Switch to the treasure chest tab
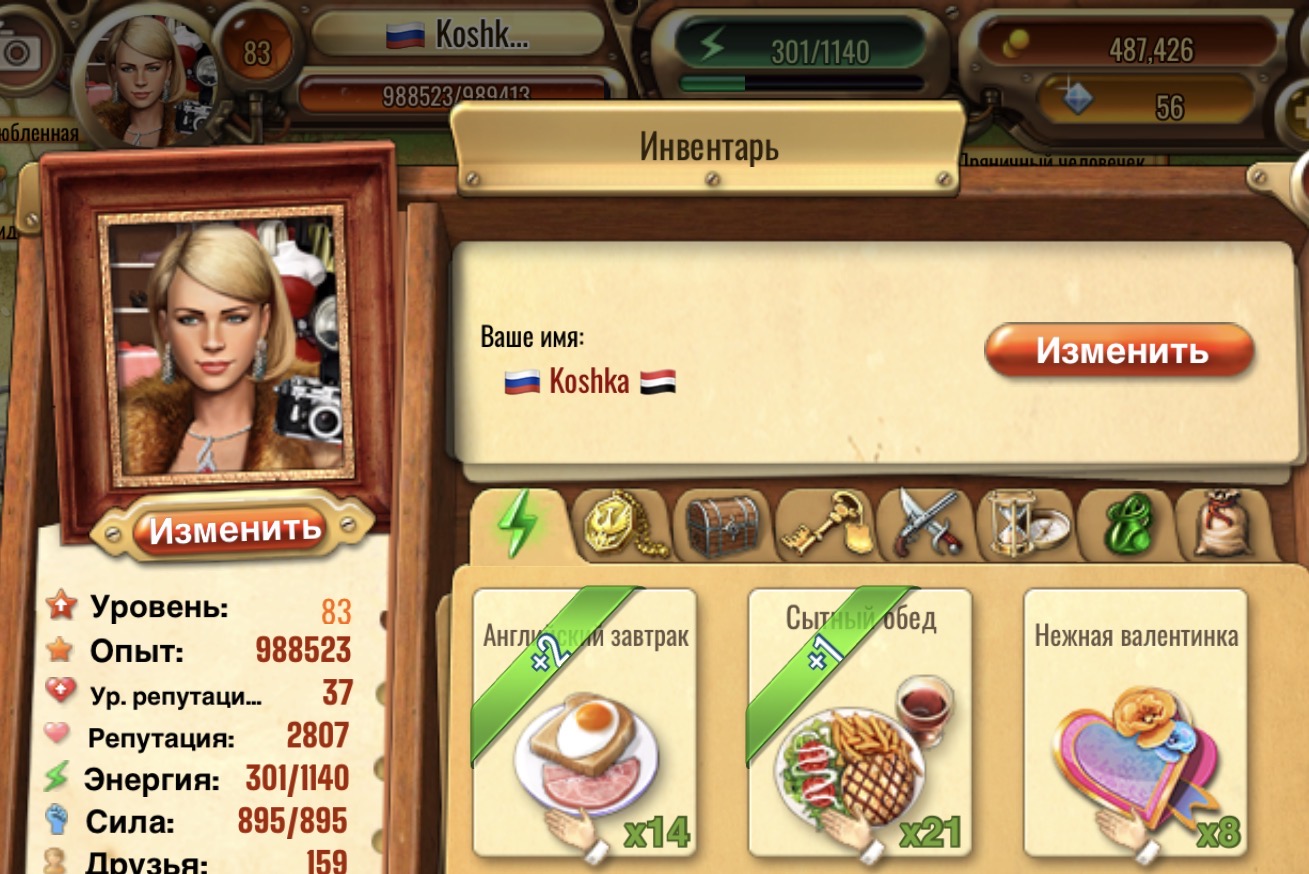 click(x=723, y=524)
